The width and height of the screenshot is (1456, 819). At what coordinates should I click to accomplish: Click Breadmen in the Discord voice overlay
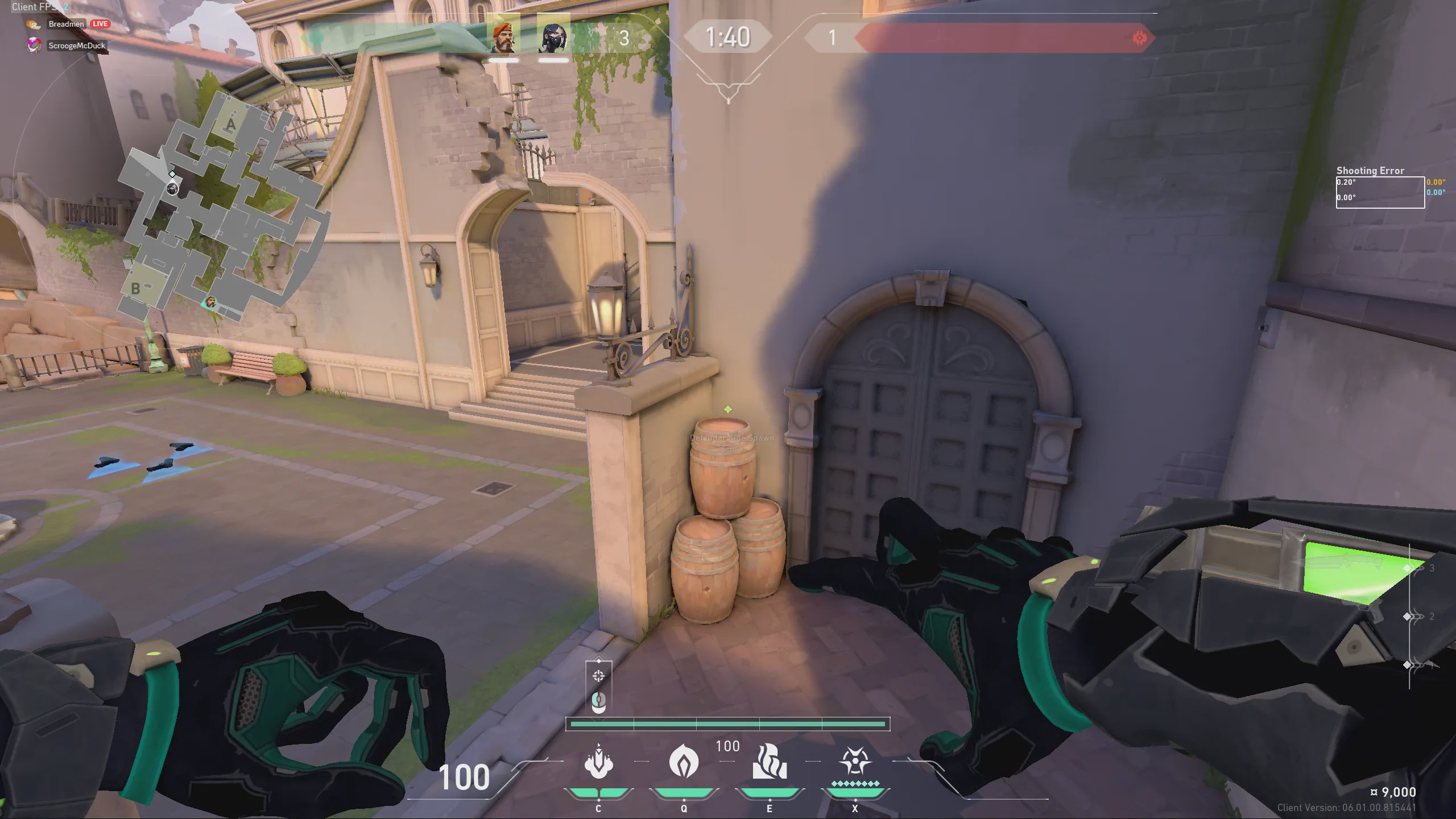(x=66, y=24)
